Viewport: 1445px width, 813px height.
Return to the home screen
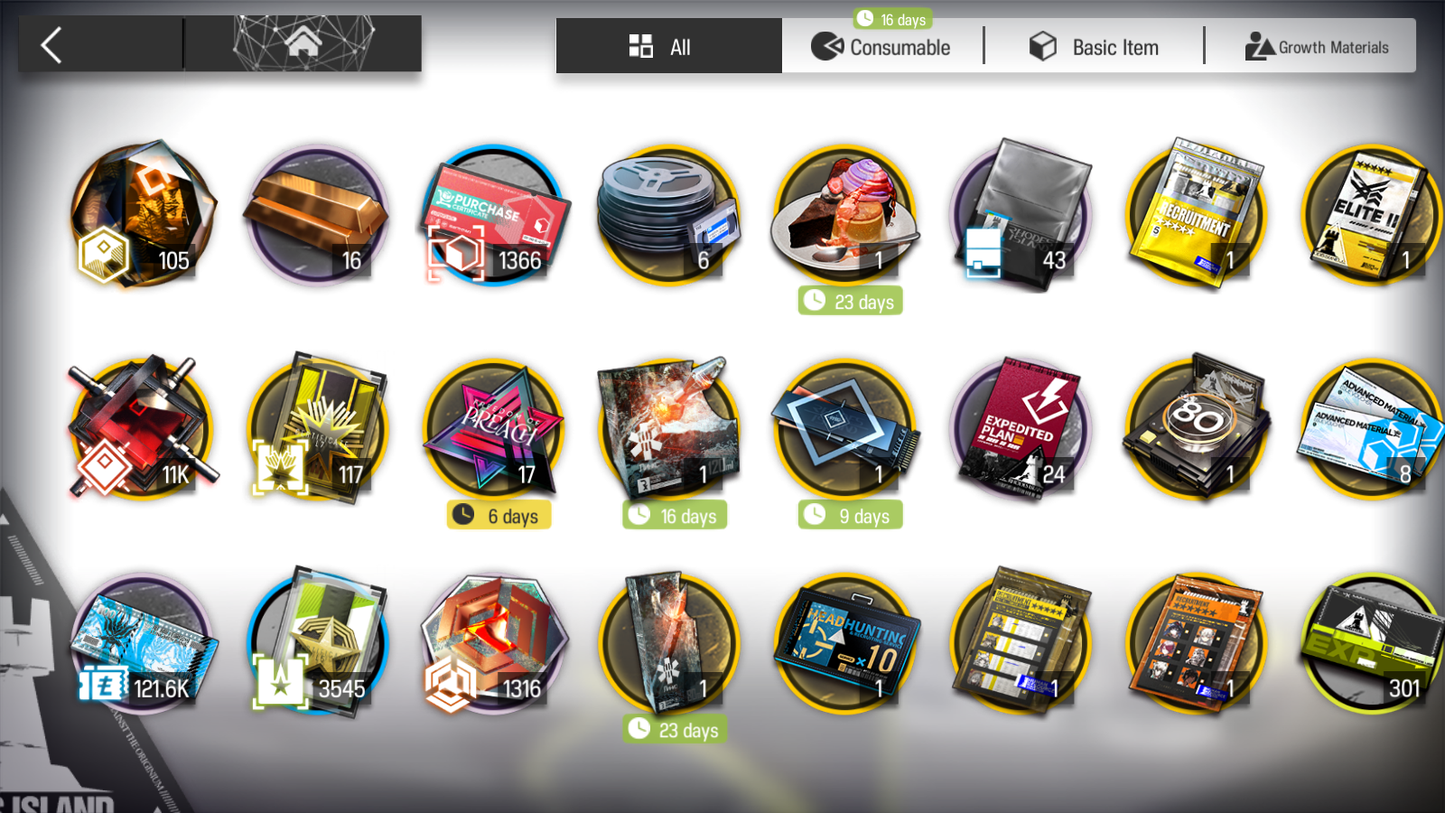(303, 44)
